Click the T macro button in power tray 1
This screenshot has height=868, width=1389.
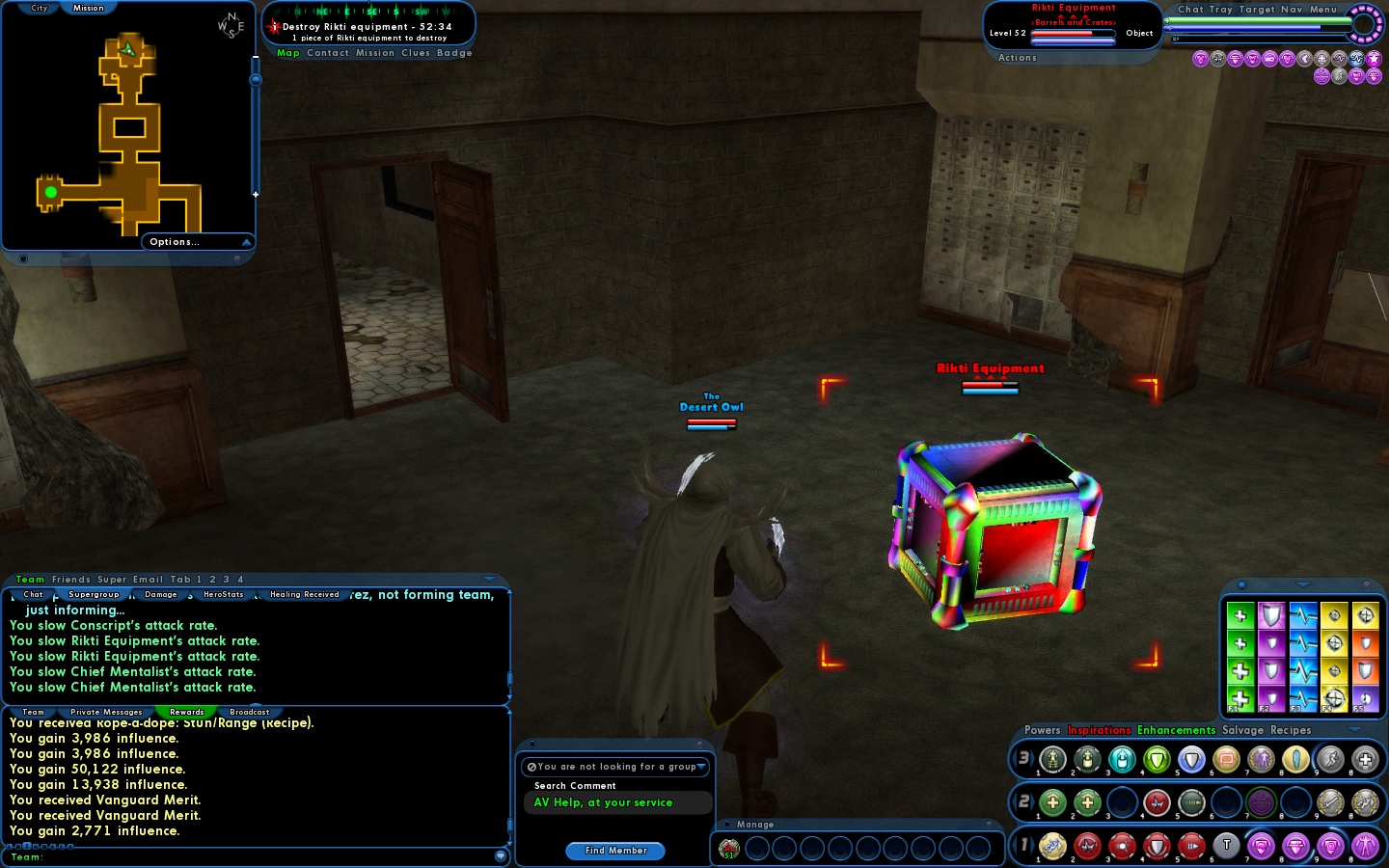coord(1226,846)
